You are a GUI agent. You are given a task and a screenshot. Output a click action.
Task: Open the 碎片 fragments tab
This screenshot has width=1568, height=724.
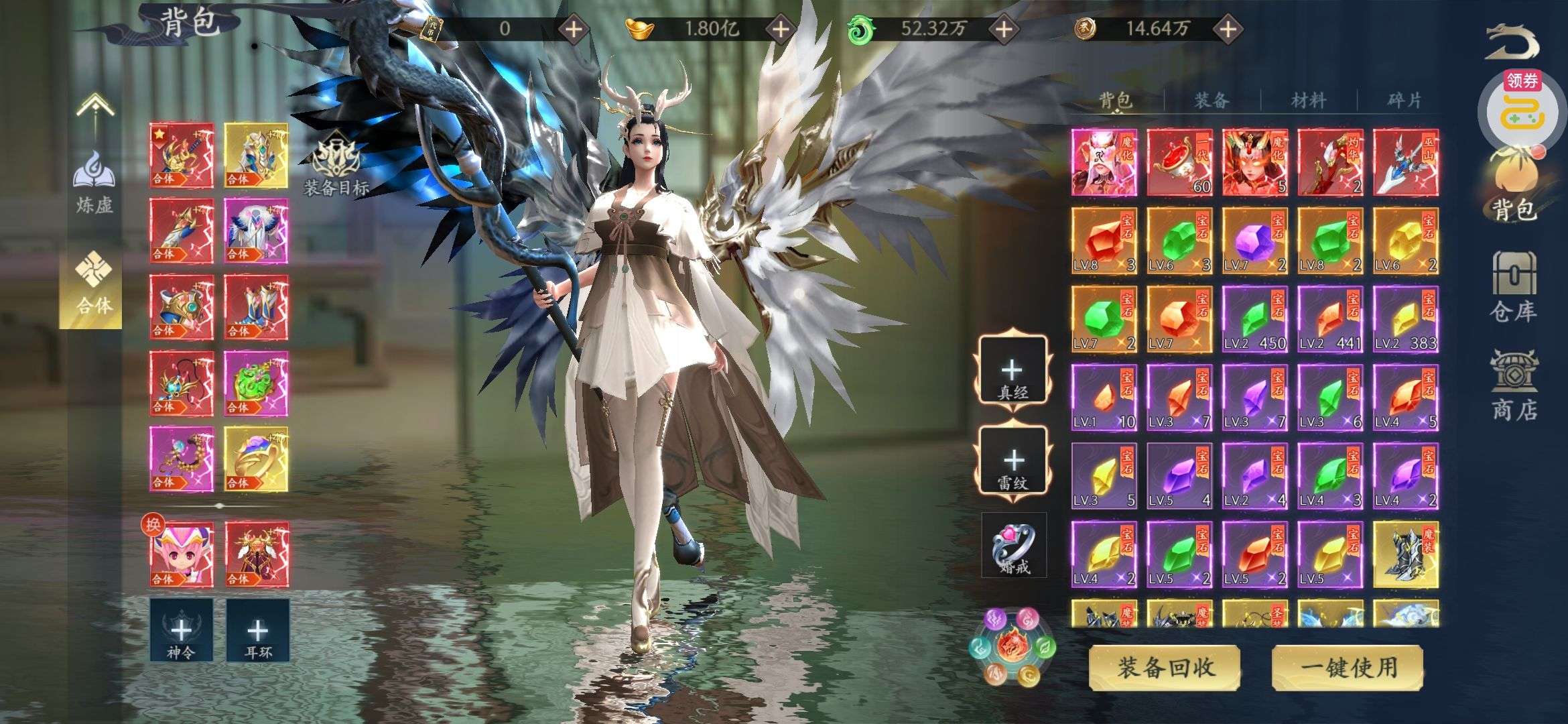(x=1404, y=101)
